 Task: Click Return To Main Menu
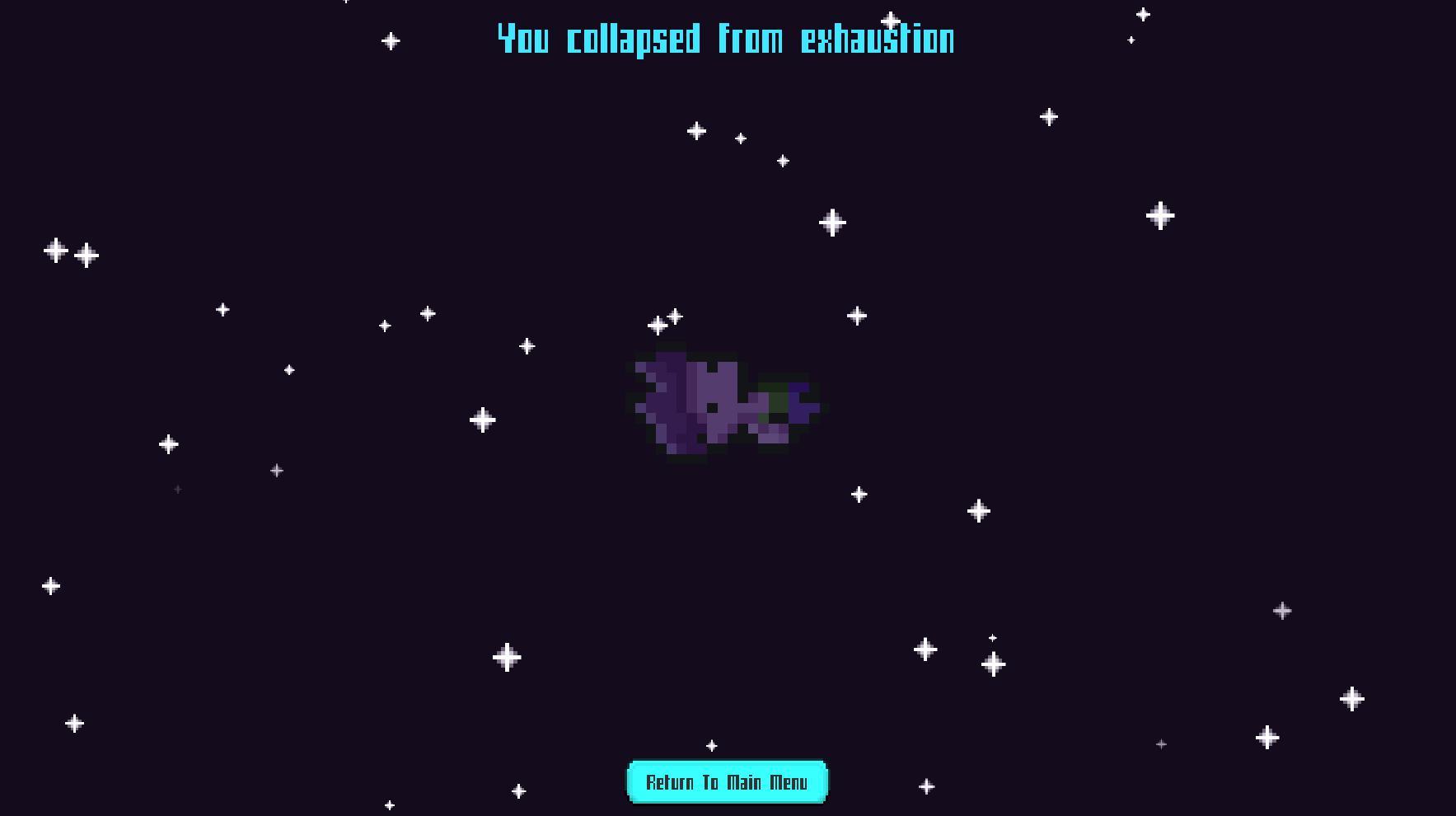coord(727,781)
